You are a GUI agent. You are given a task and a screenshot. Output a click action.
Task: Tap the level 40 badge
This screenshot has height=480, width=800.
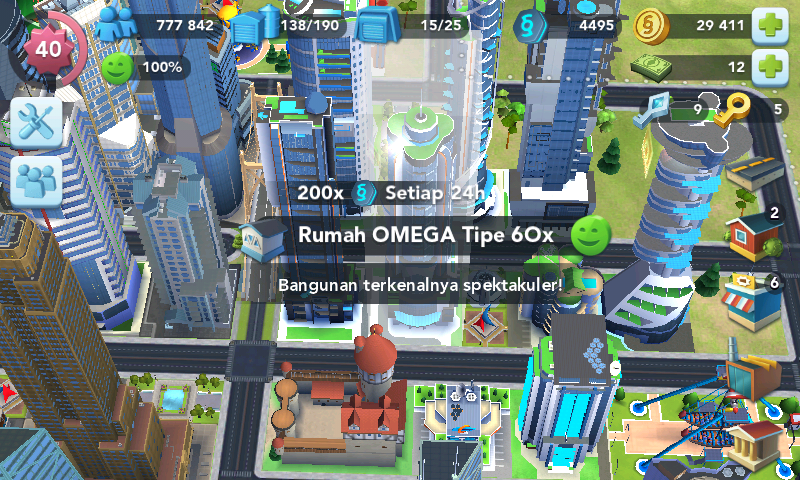click(47, 47)
